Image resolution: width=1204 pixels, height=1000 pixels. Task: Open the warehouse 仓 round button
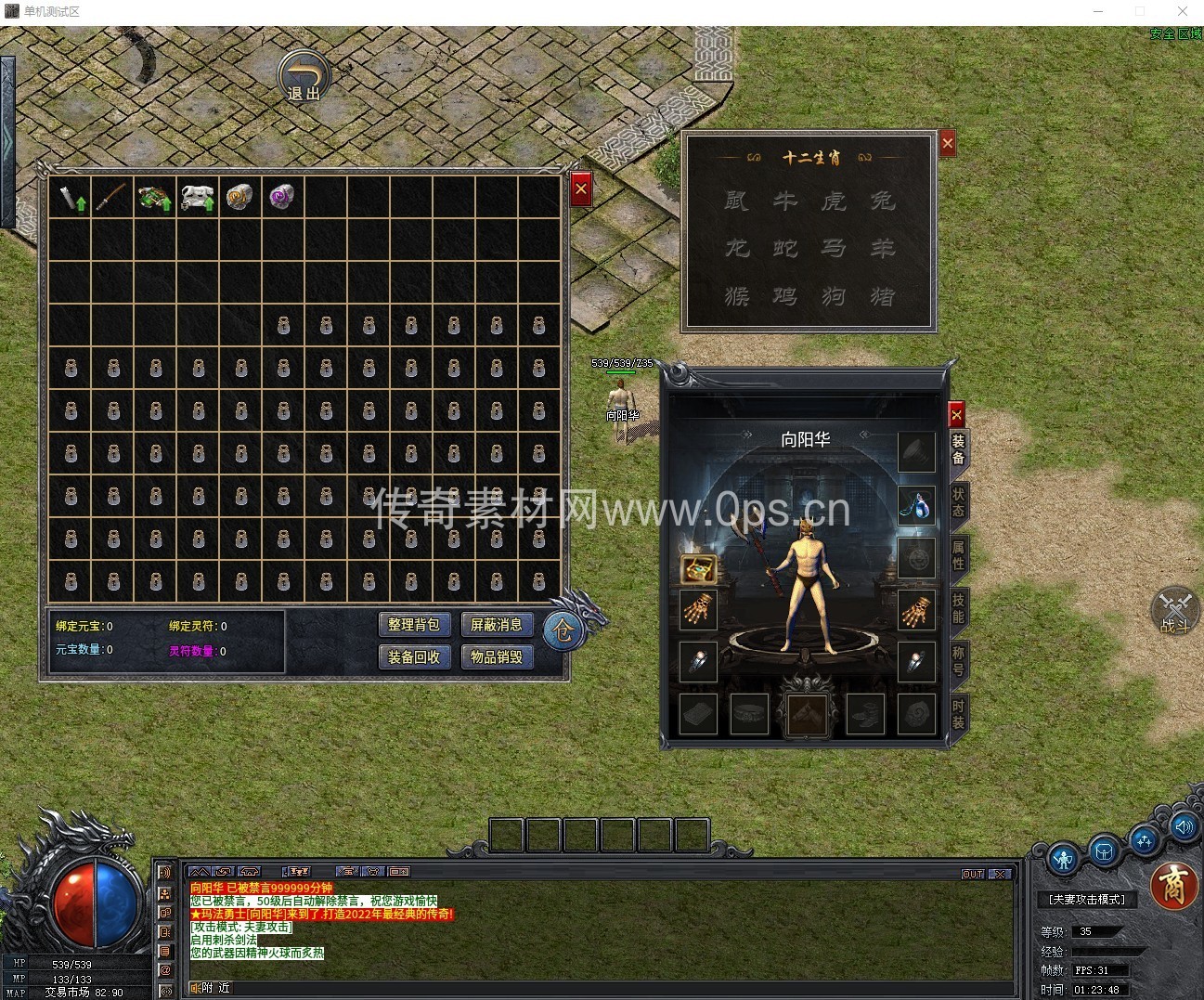[563, 630]
